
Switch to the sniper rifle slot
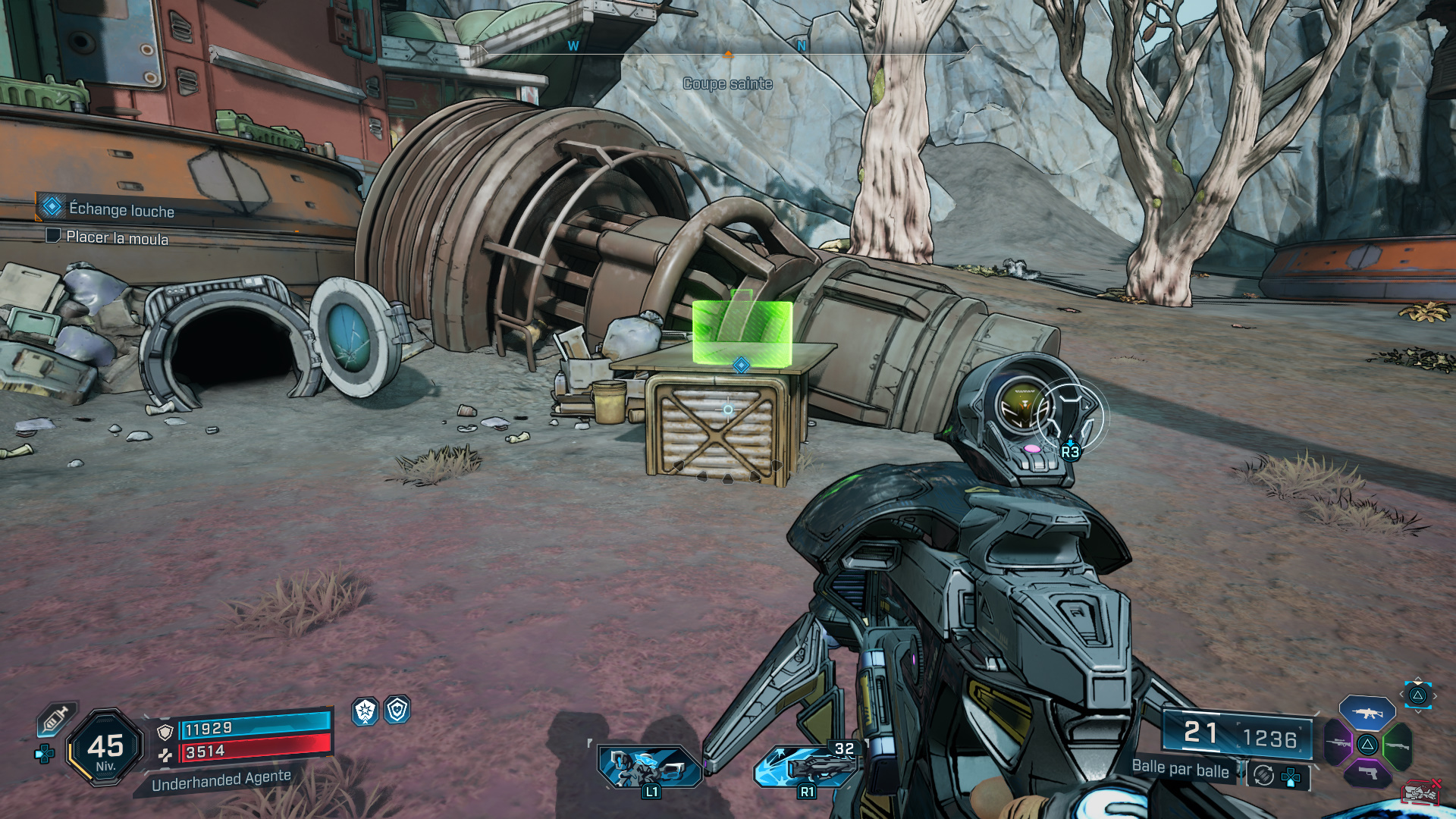point(1338,743)
